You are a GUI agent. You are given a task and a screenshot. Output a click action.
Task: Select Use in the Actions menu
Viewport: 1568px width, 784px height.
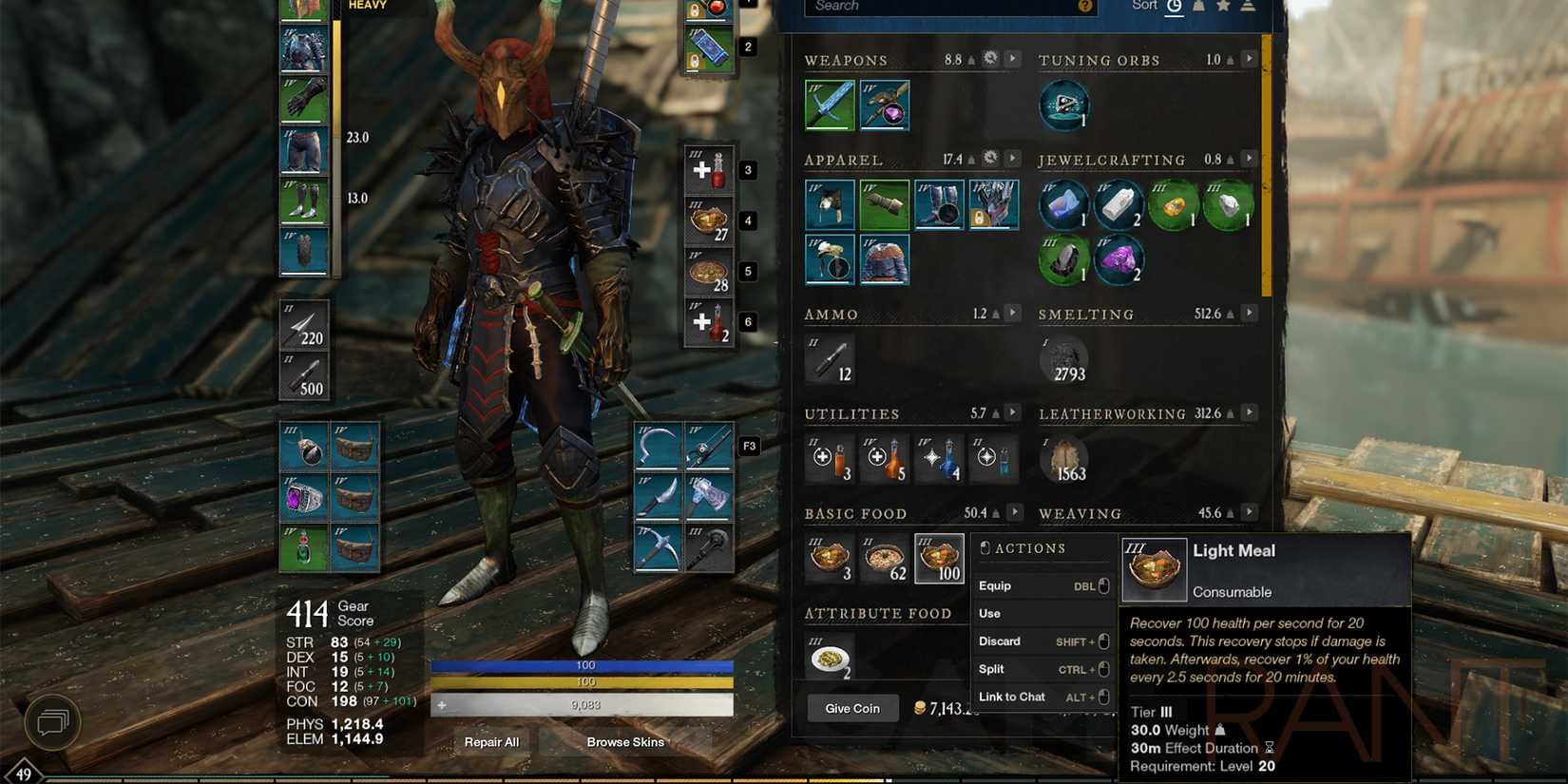coord(989,613)
